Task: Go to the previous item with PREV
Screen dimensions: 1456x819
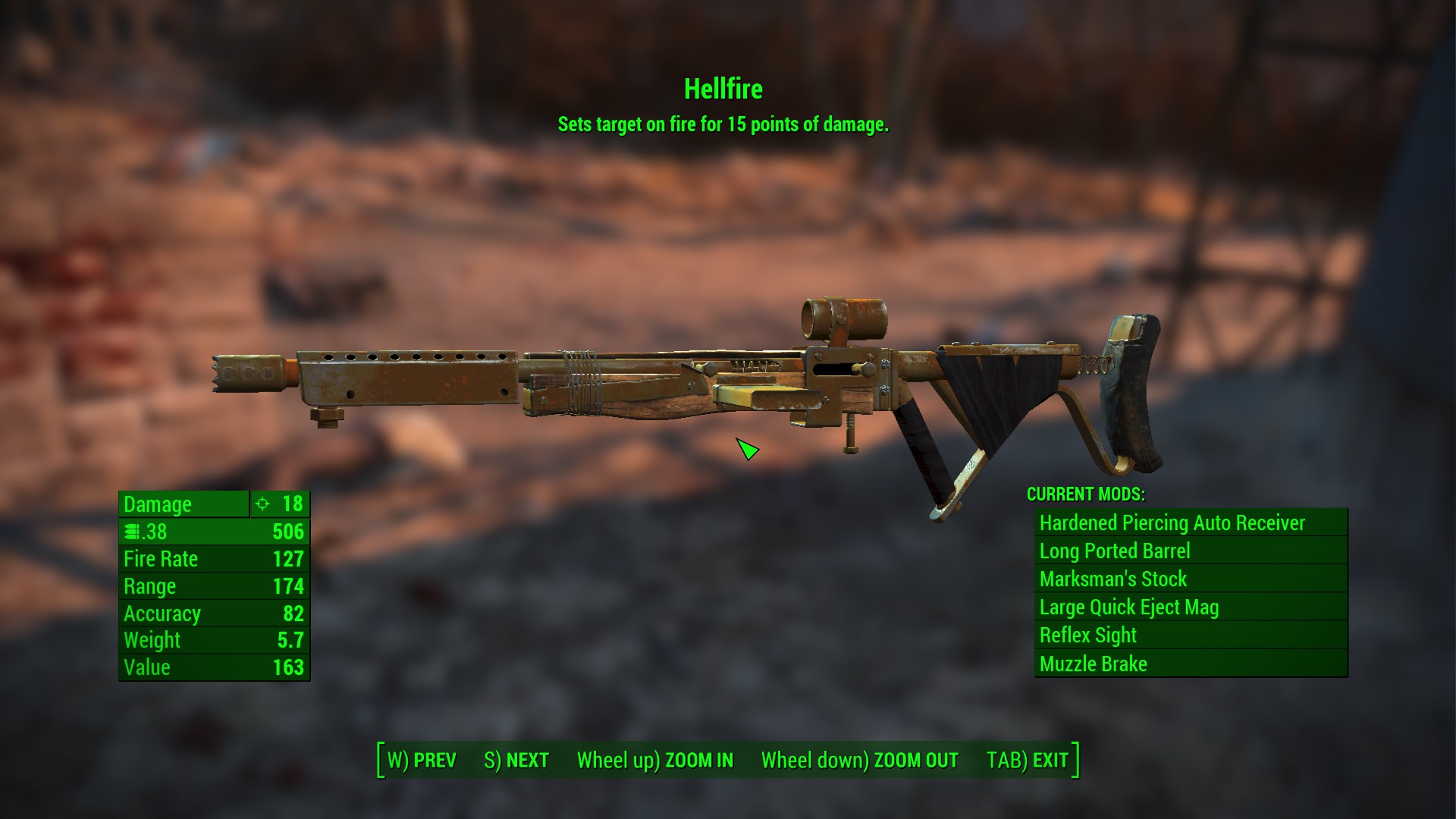Action: coord(422,761)
